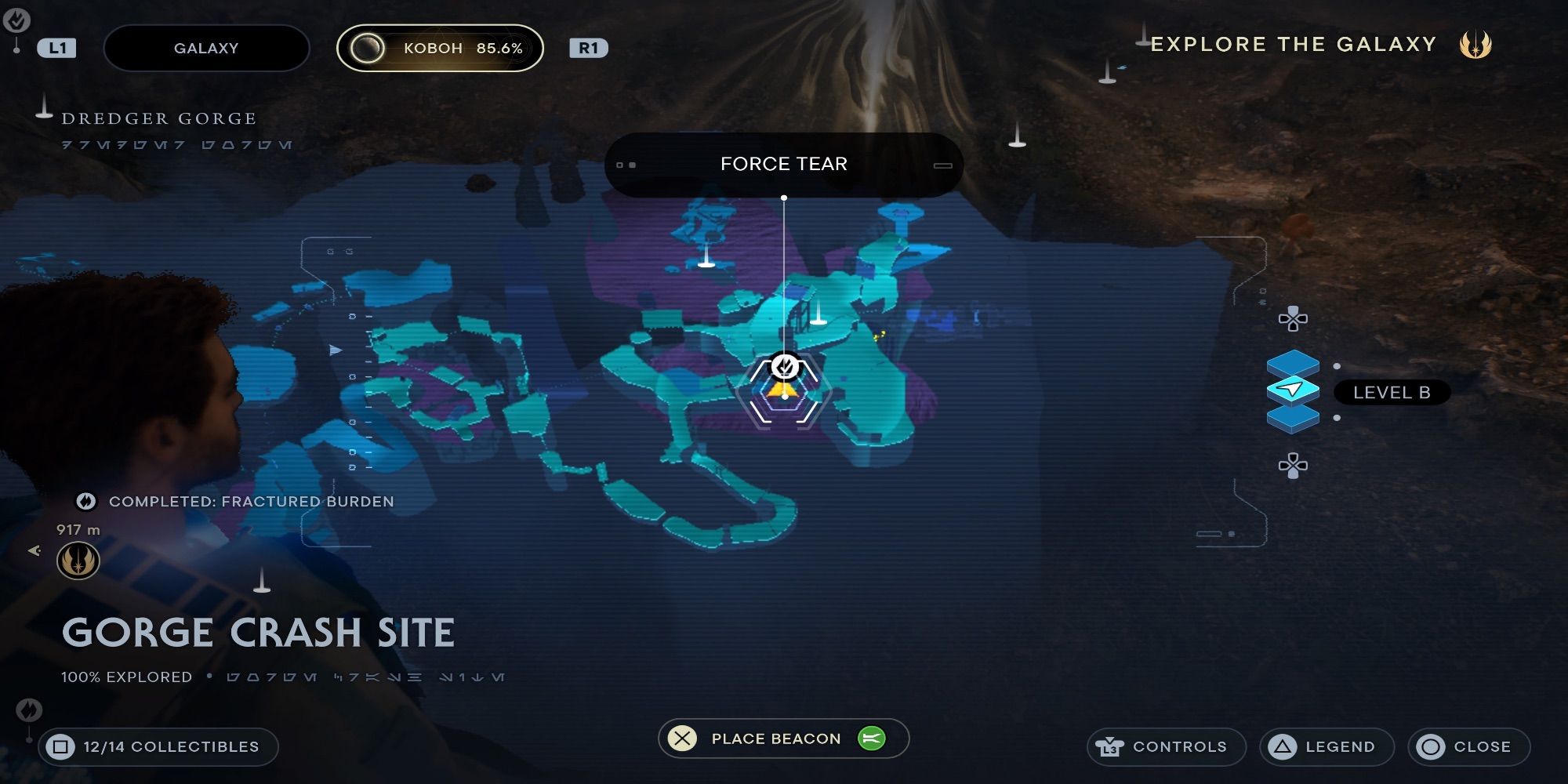Image resolution: width=1568 pixels, height=784 pixels.
Task: Open the Legend panel
Action: point(1327,746)
